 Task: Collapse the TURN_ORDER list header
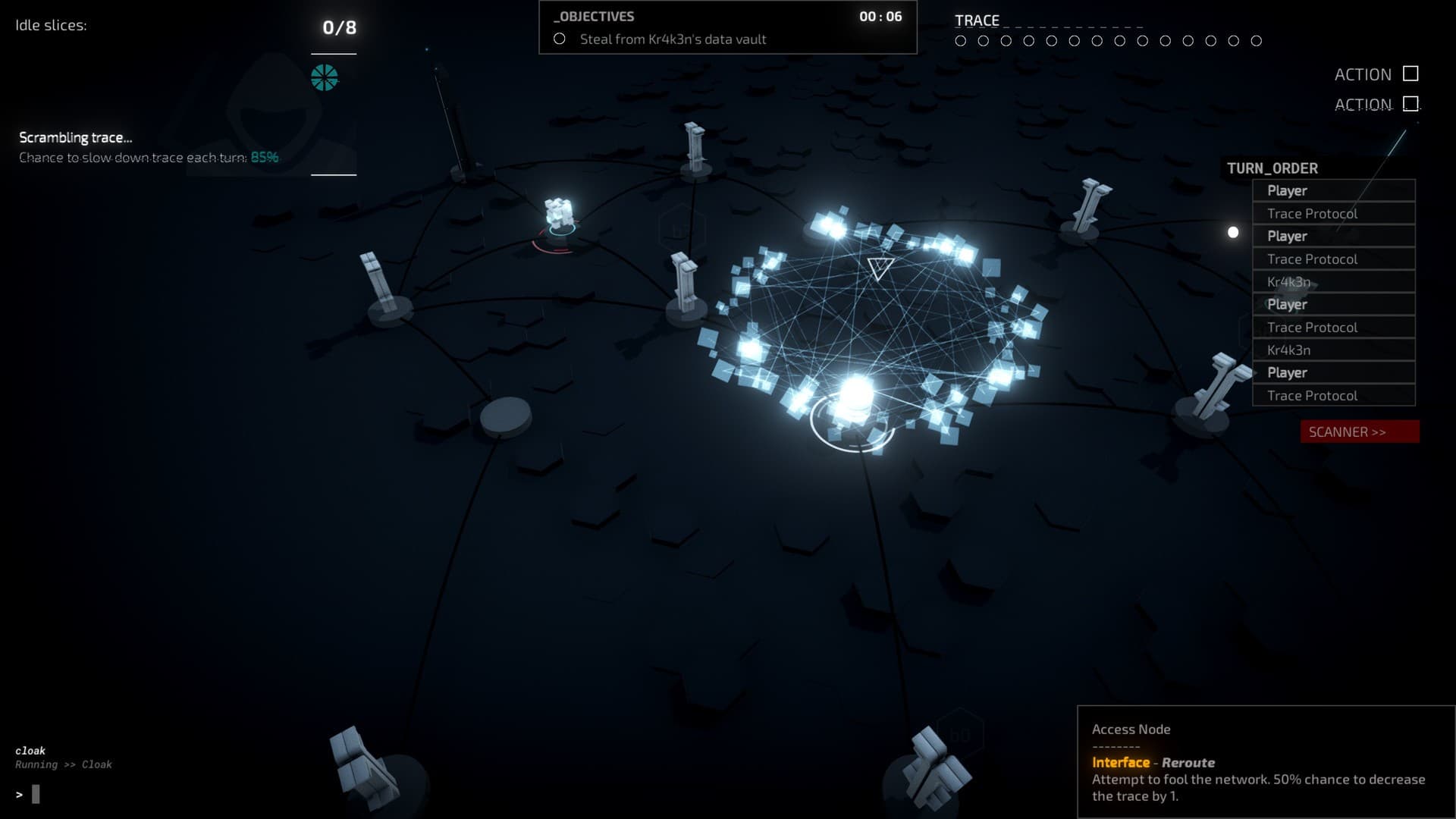[1271, 168]
